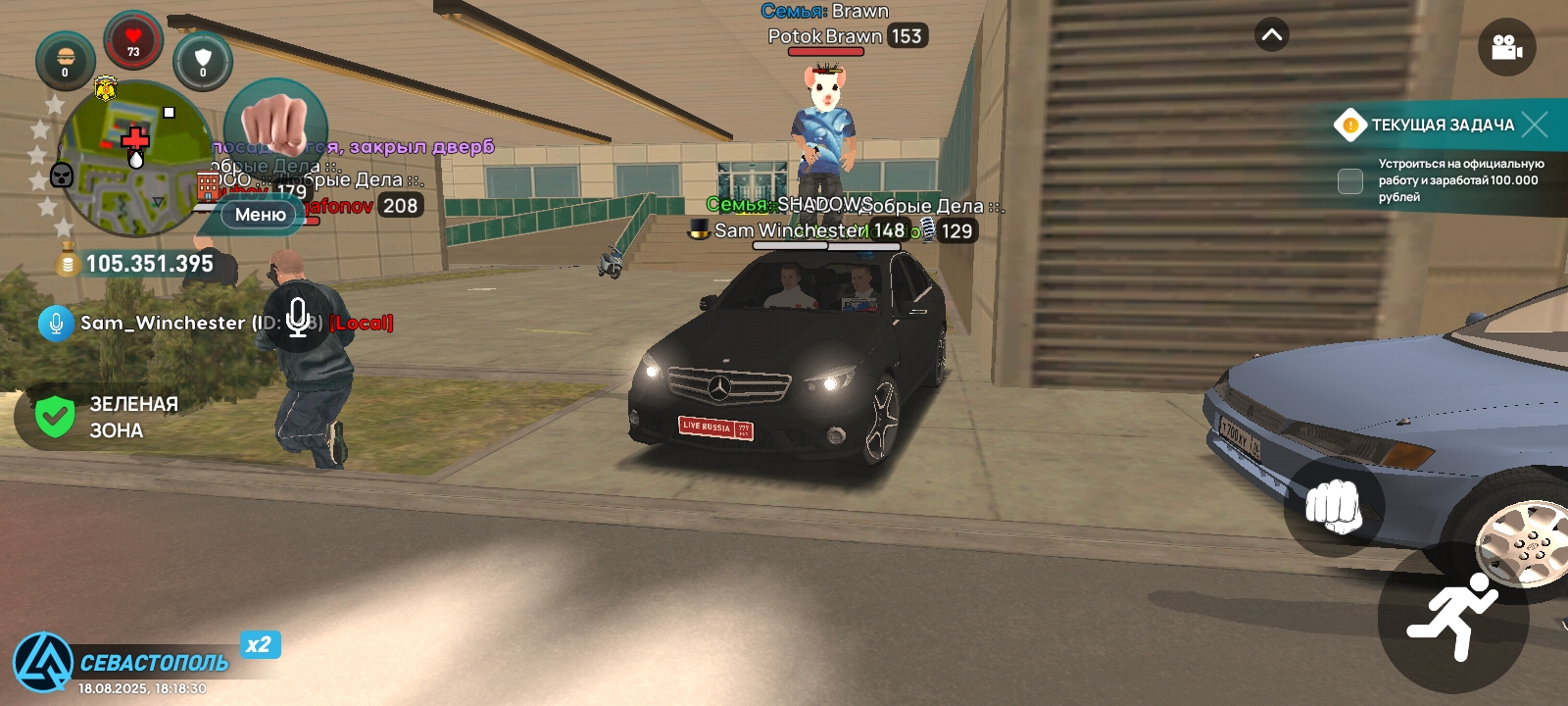
Task: Open the Меню button
Action: pyautogui.click(x=260, y=215)
